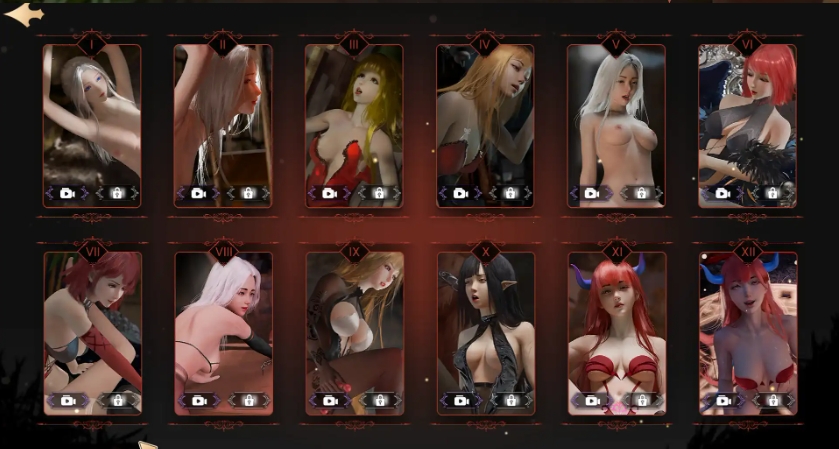This screenshot has width=839, height=449.
Task: Go back using the top-left arrow
Action: click(x=24, y=15)
